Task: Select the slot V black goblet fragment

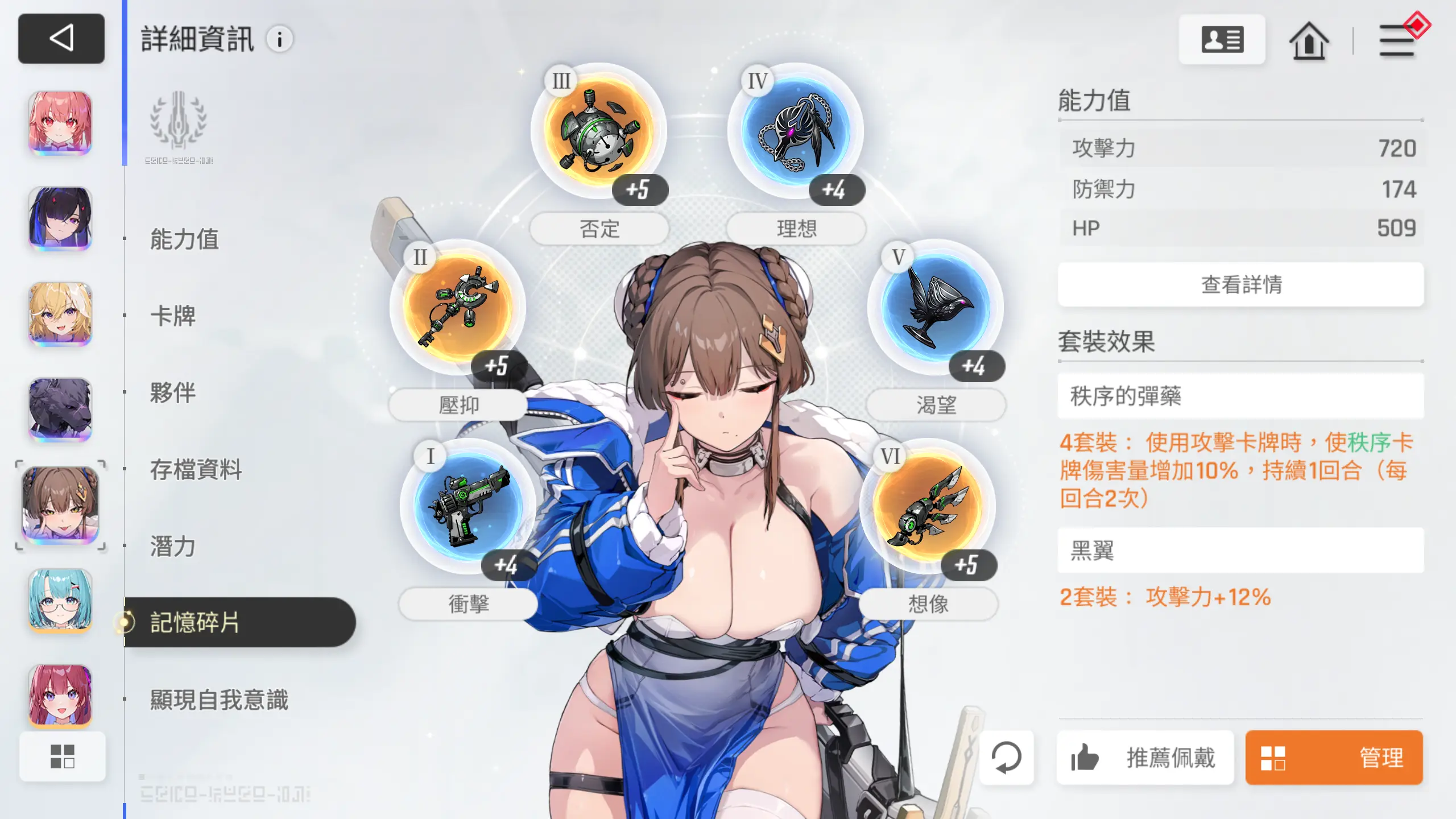Action: tap(936, 307)
